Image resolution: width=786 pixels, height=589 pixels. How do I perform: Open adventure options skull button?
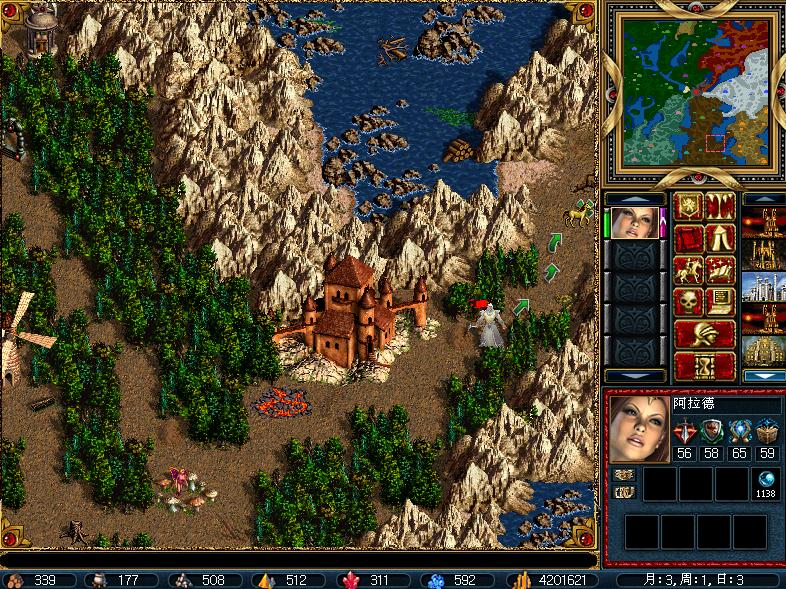[688, 301]
